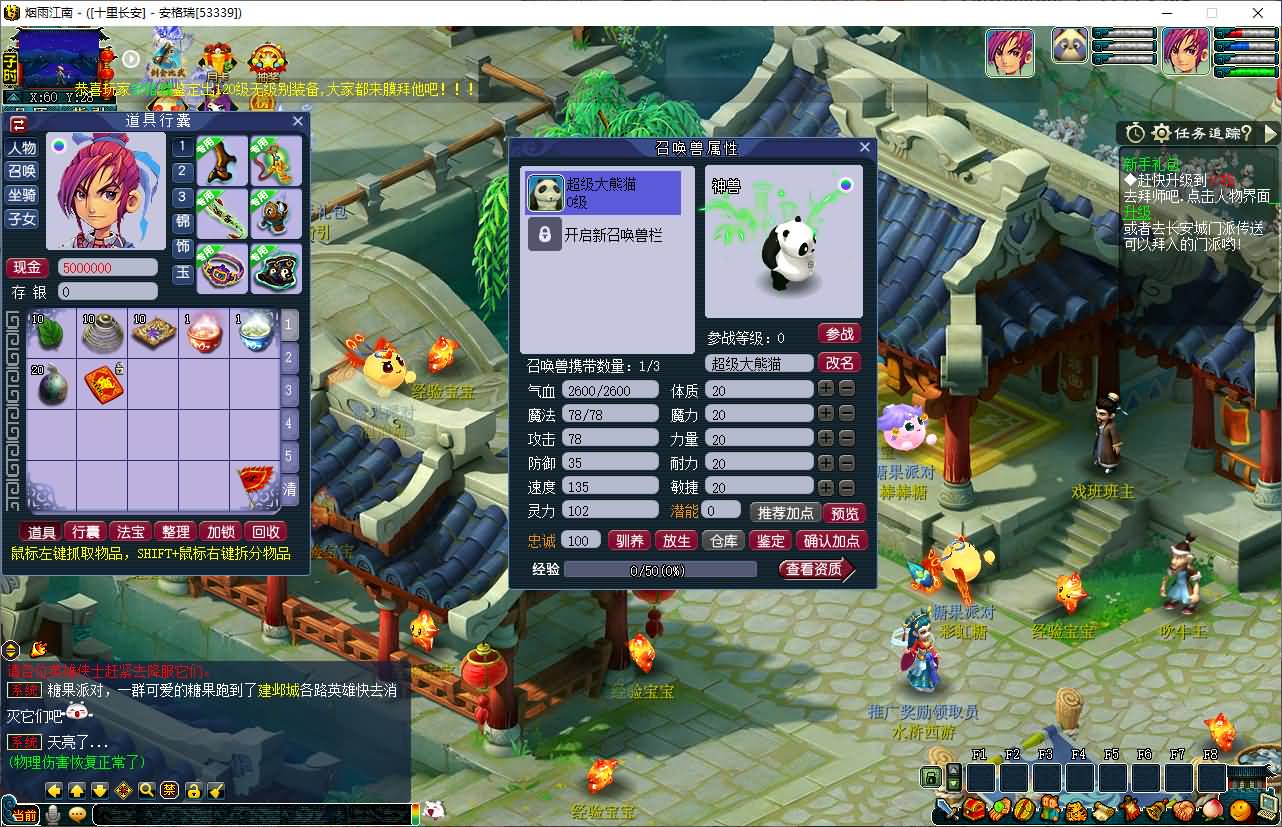
Task: Click the 加锁 lock button
Action: pyautogui.click(x=220, y=532)
